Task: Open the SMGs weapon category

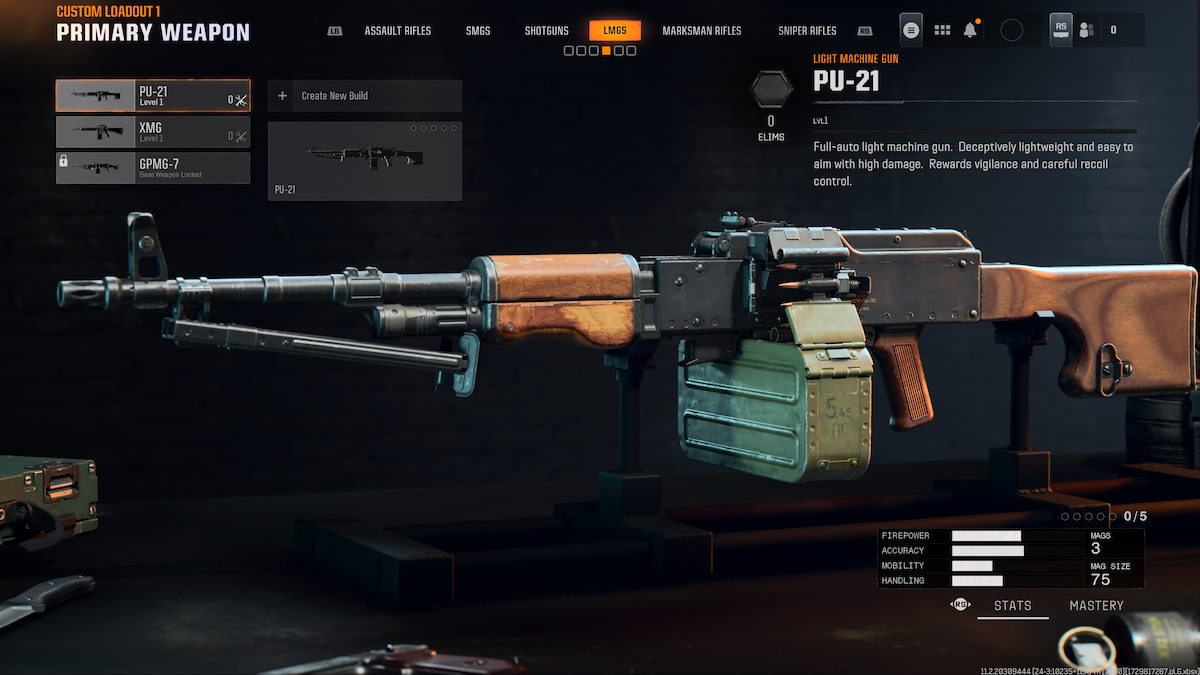Action: pyautogui.click(x=478, y=31)
